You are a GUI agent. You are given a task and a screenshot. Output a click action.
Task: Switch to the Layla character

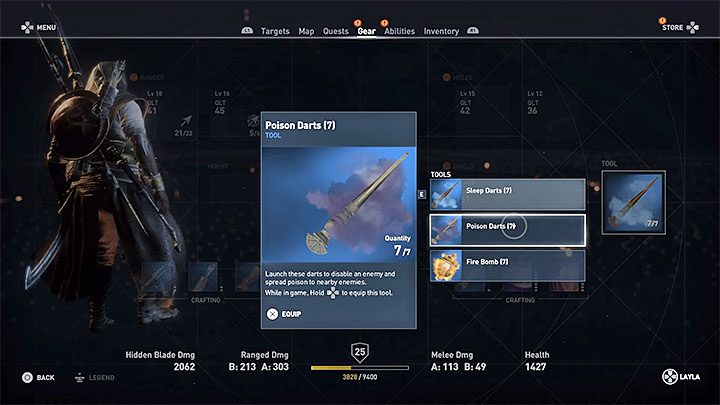pyautogui.click(x=680, y=377)
